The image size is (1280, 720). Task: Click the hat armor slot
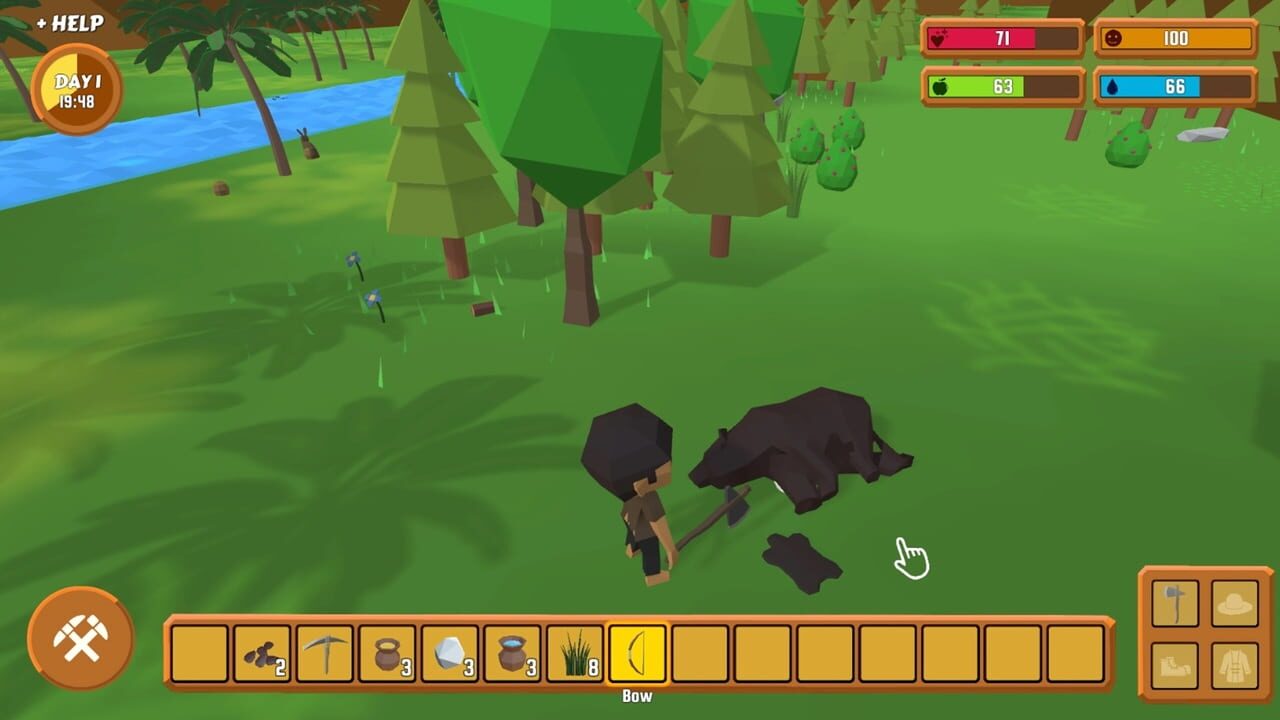[x=1233, y=604]
